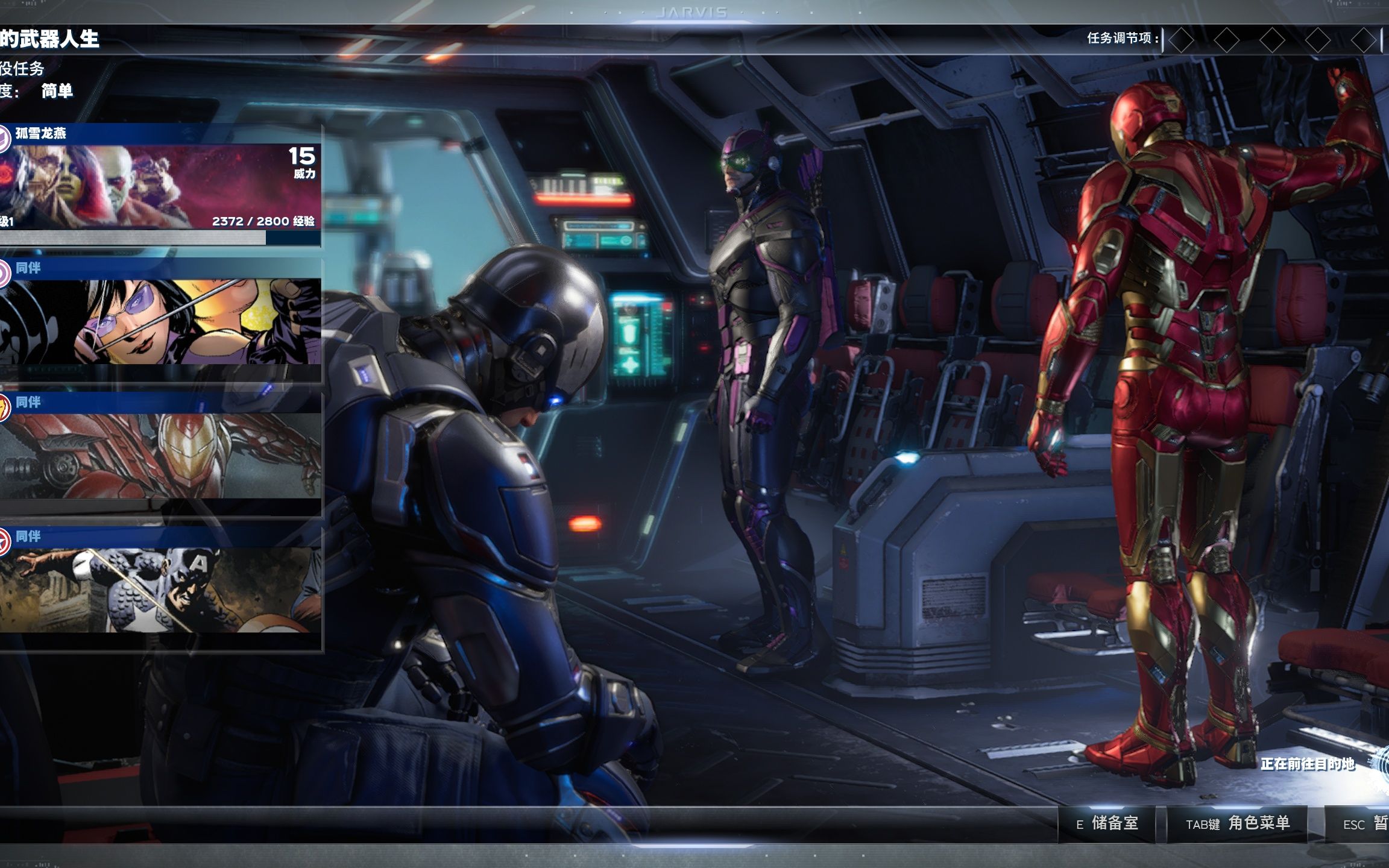Open the 角色菜单 character menu
Screen dimensions: 1389x868
tap(1237, 823)
